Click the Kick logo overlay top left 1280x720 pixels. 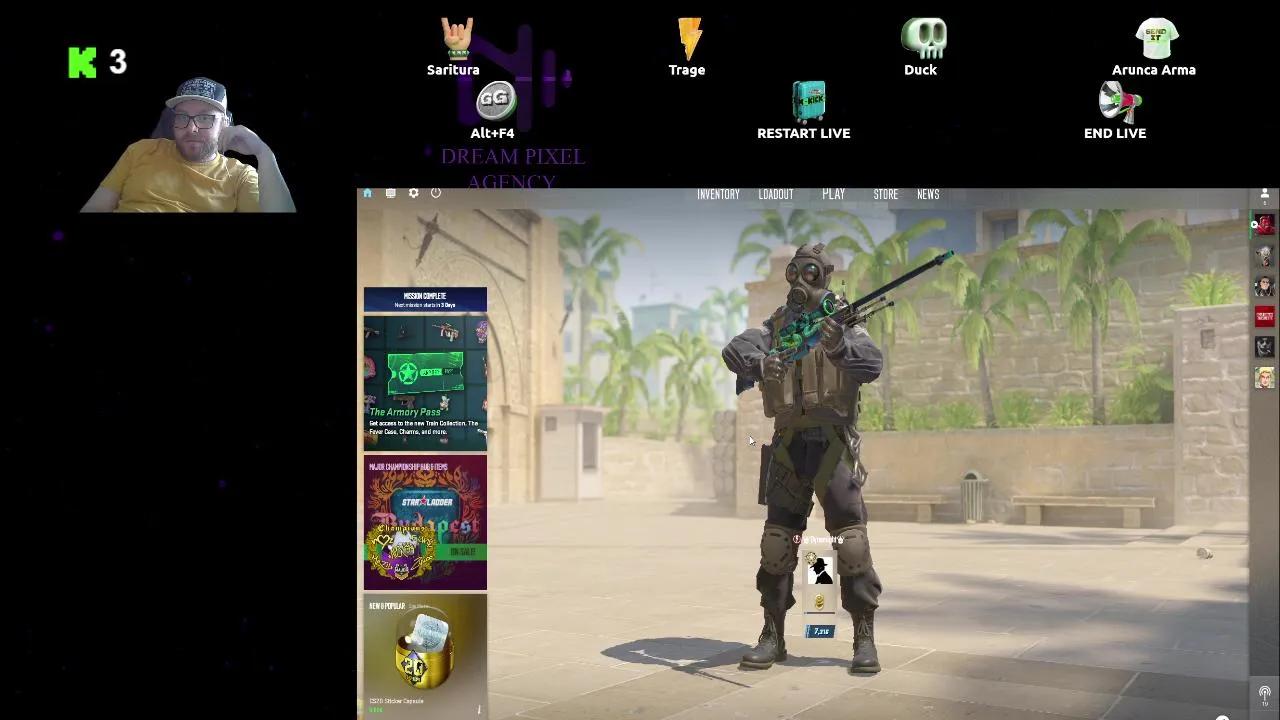pos(80,62)
